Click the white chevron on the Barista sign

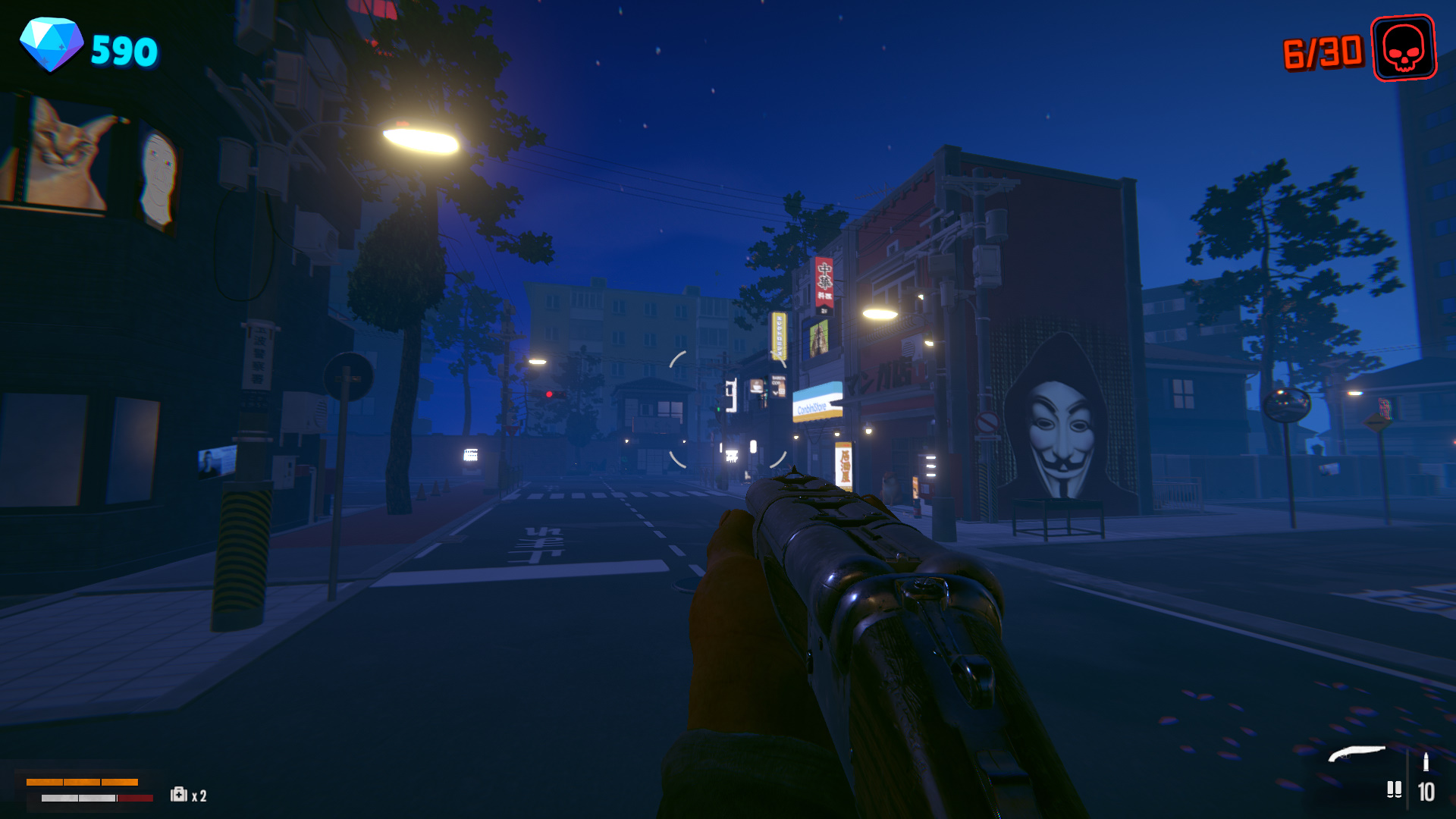tap(775, 393)
